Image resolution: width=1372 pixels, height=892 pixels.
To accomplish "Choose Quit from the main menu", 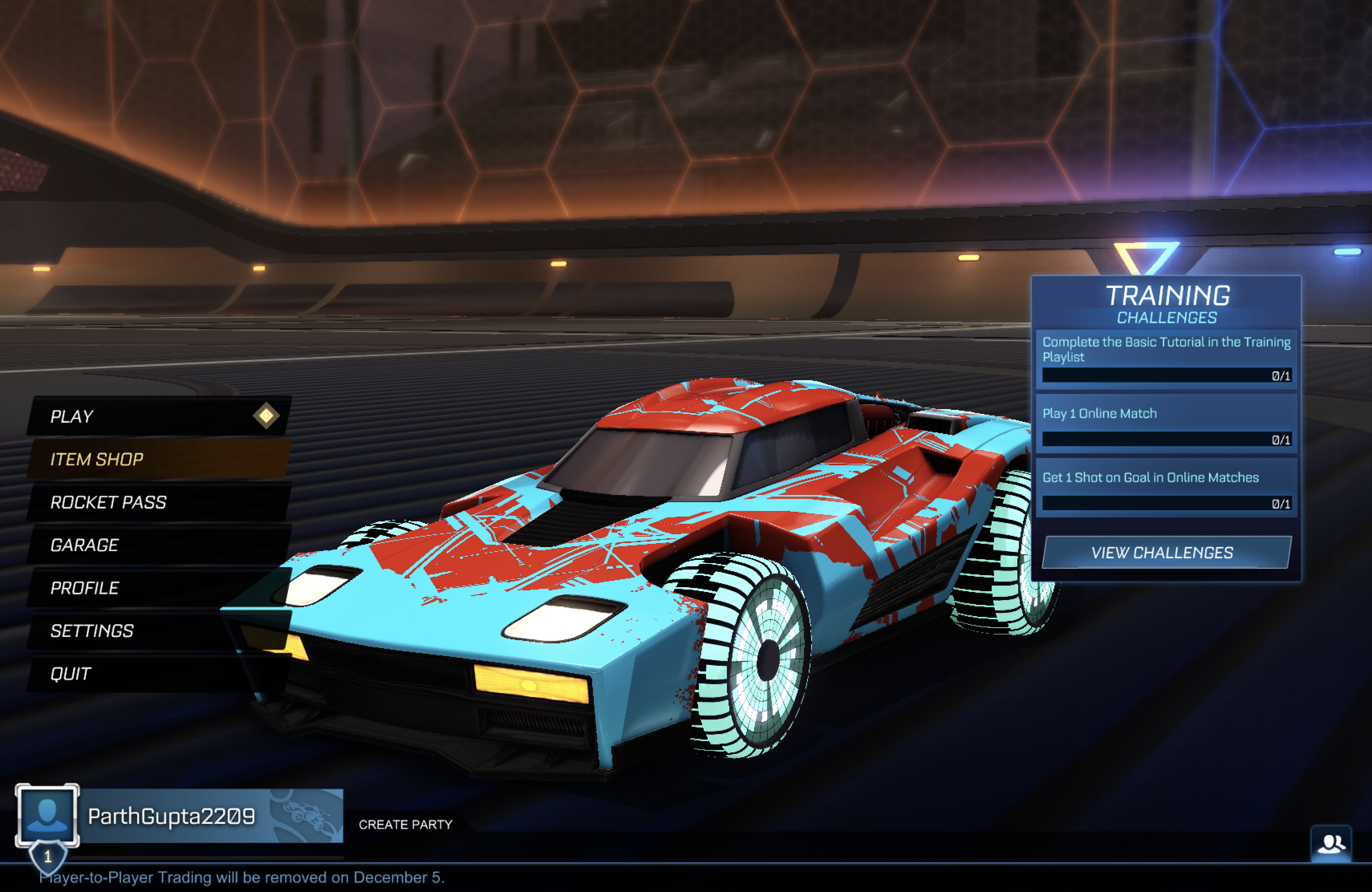I will pos(156,673).
